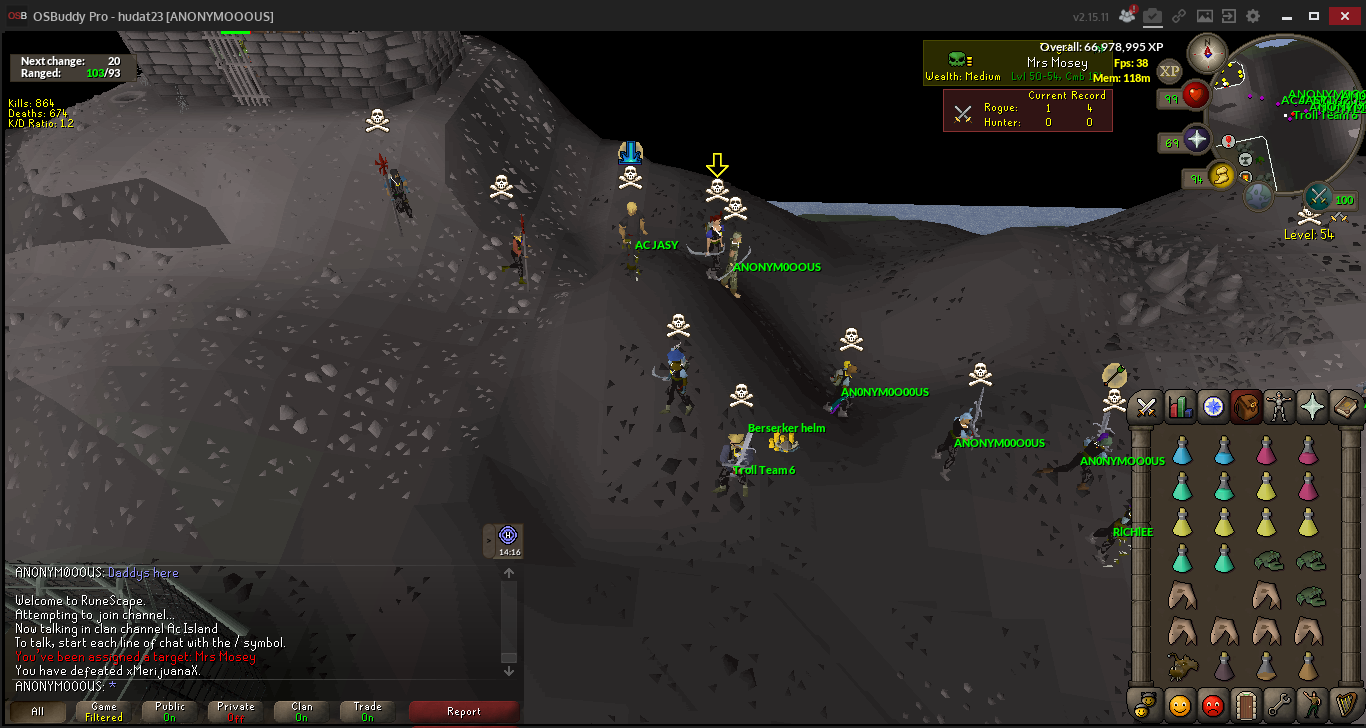Screen dimensions: 1366x728
Task: Toggle the XP drops orb
Action: coord(1169,71)
